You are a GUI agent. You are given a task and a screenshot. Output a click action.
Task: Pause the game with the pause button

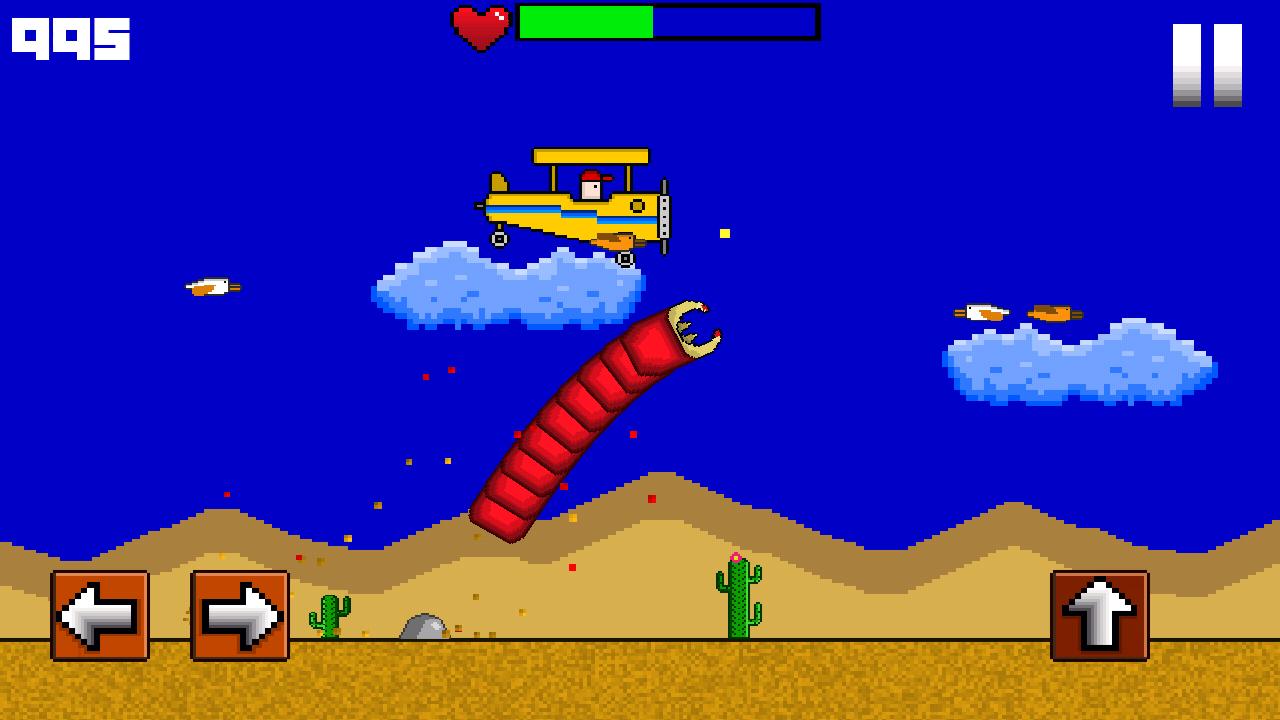click(x=1207, y=65)
